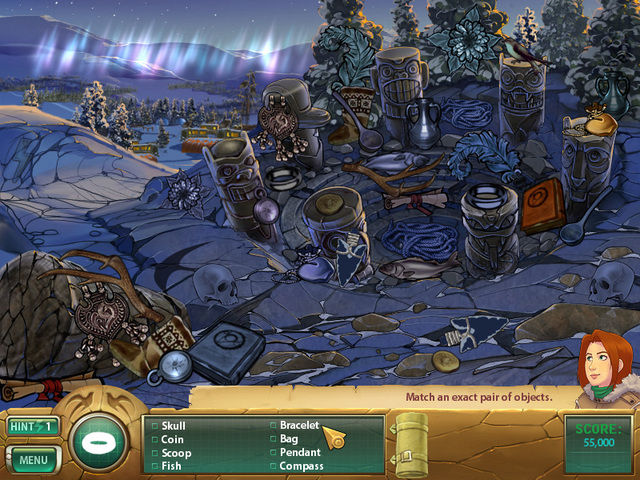Open the Menu
This screenshot has width=640, height=480.
pyautogui.click(x=32, y=460)
